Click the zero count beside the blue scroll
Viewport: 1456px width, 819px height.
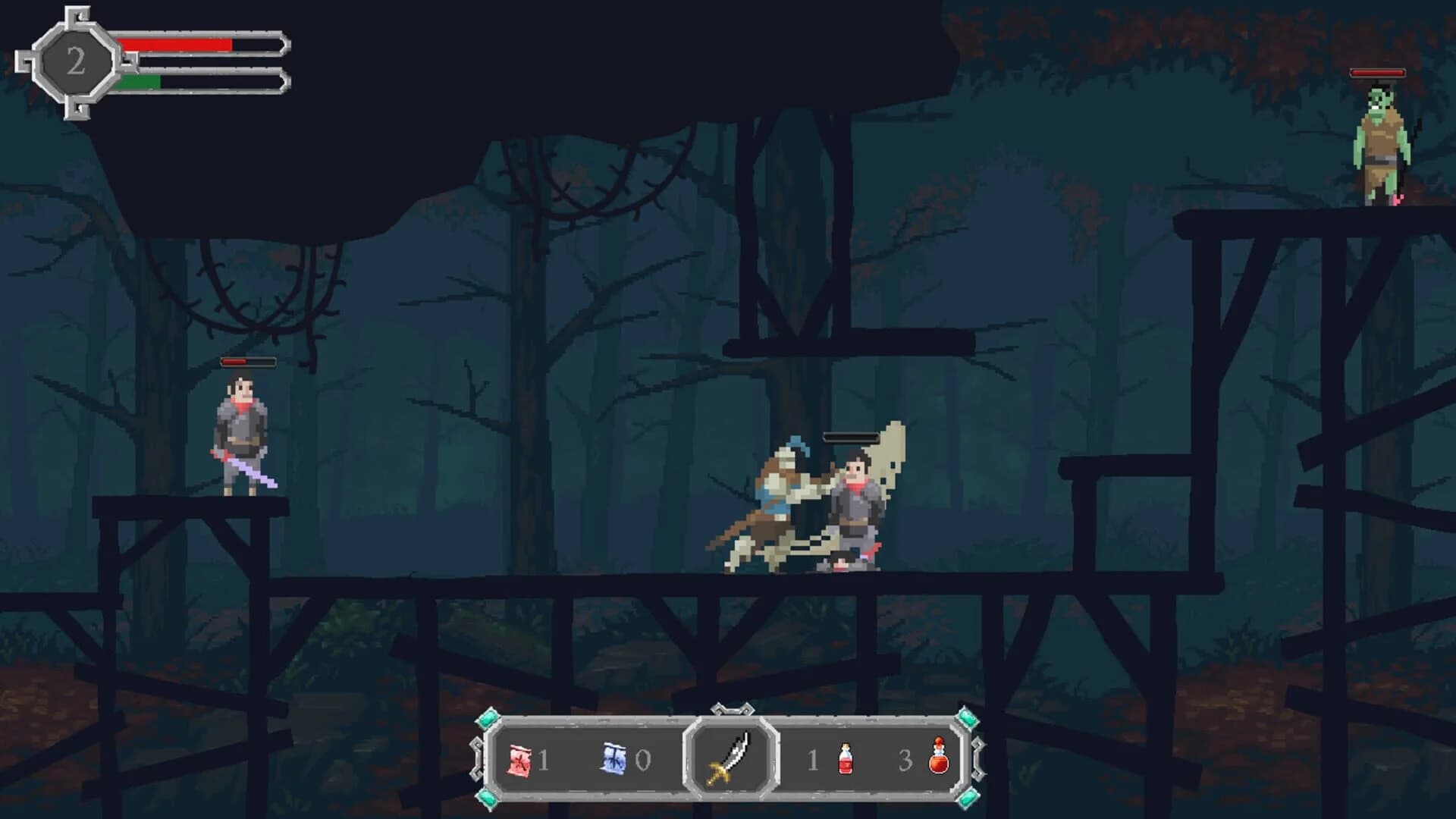tap(644, 758)
